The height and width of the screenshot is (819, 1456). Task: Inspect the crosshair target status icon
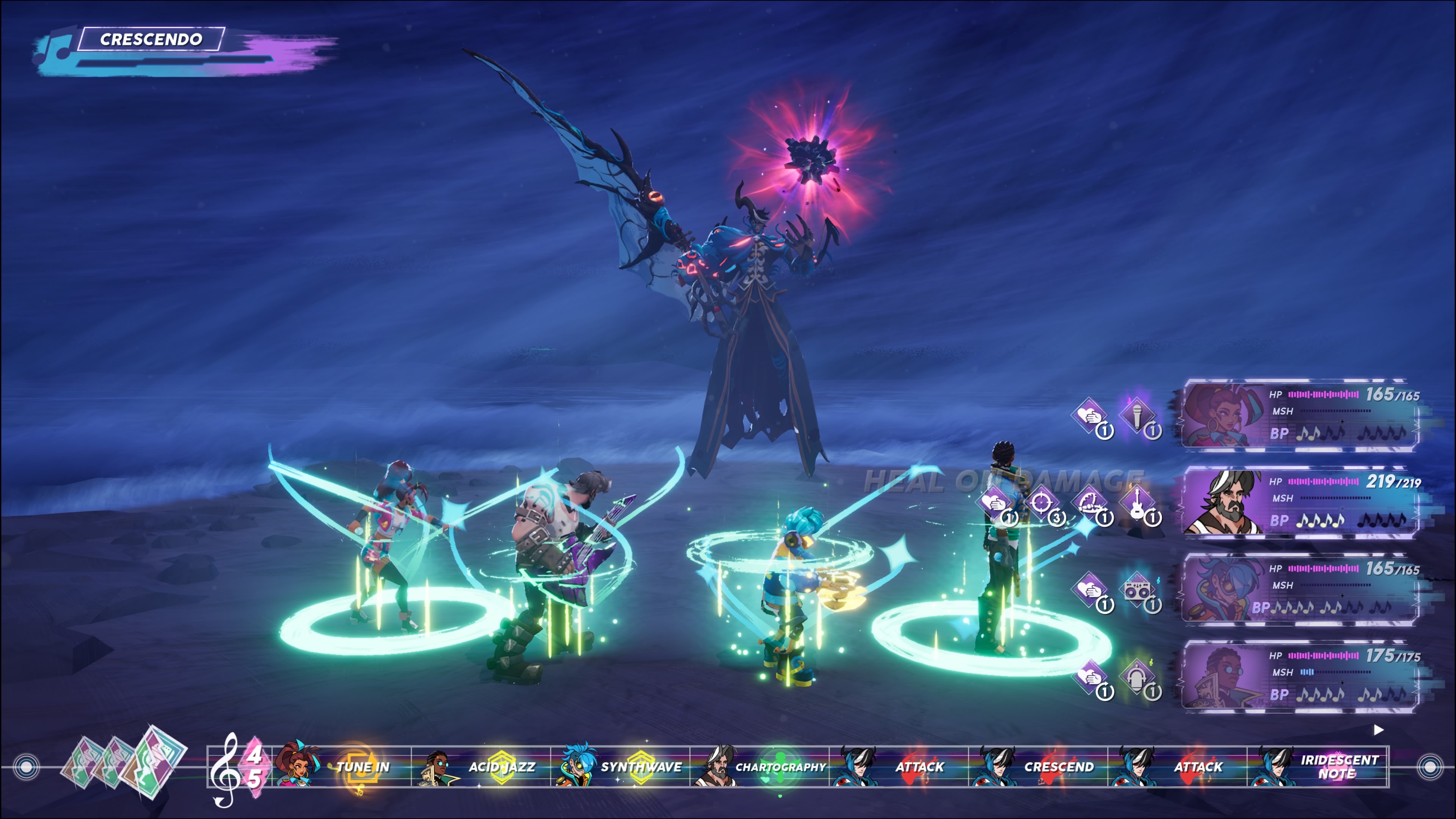pos(1041,502)
